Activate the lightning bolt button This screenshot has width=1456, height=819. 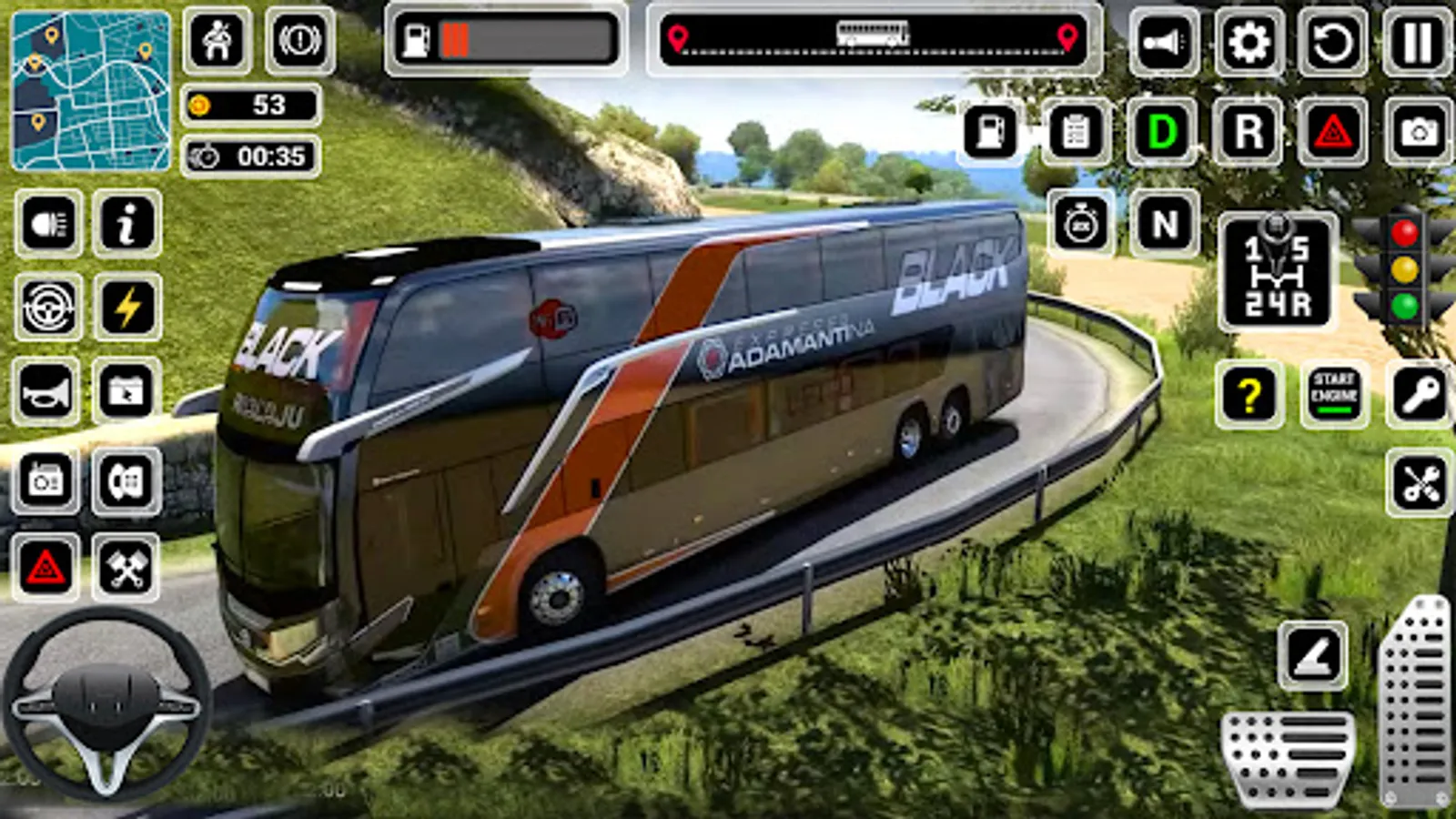[x=127, y=308]
